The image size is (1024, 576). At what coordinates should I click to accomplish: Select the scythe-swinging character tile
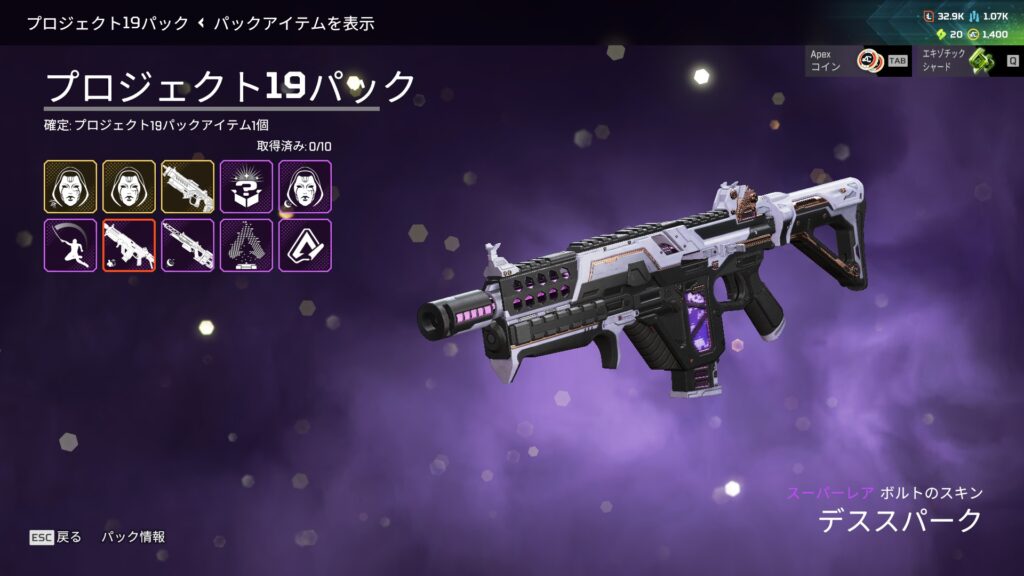(x=70, y=245)
